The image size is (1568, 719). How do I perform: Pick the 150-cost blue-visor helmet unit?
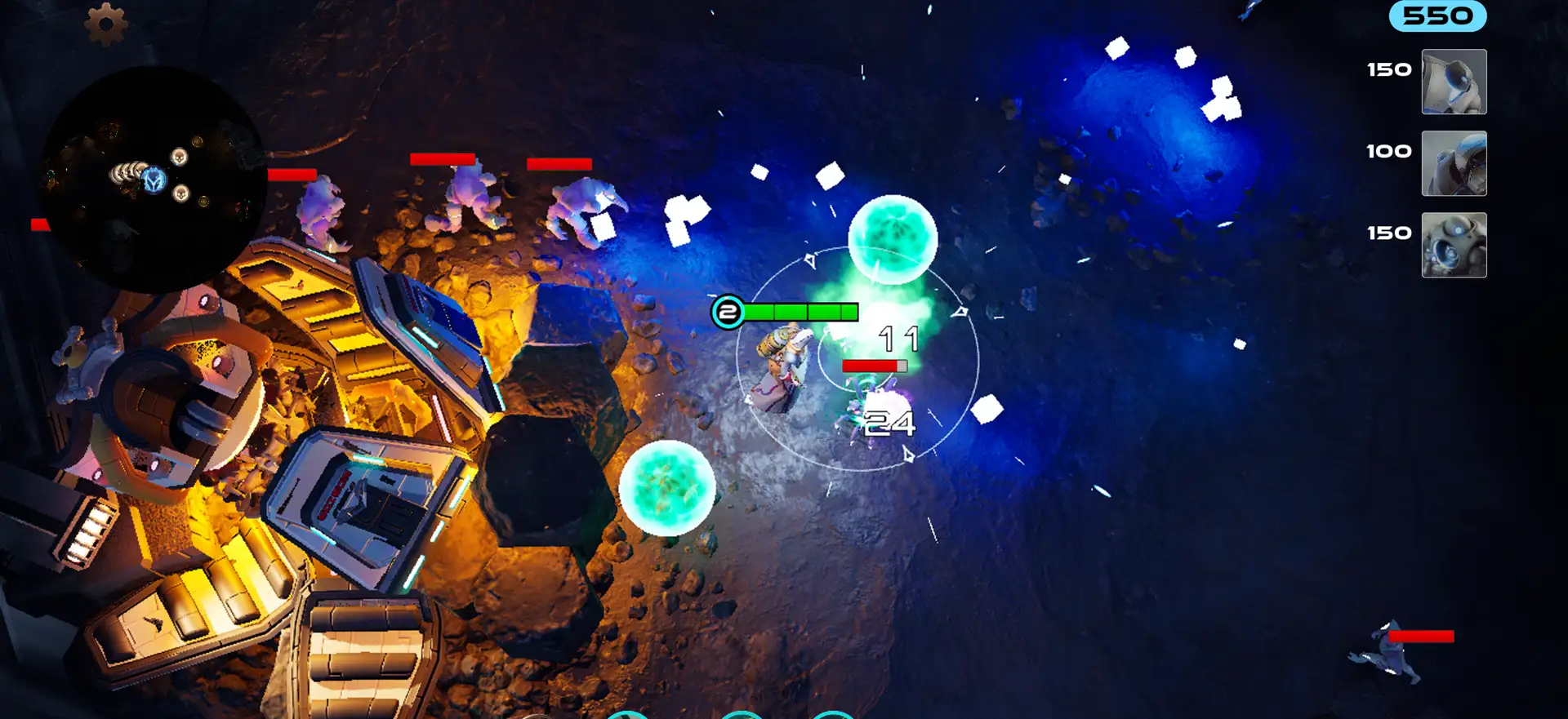pos(1454,82)
